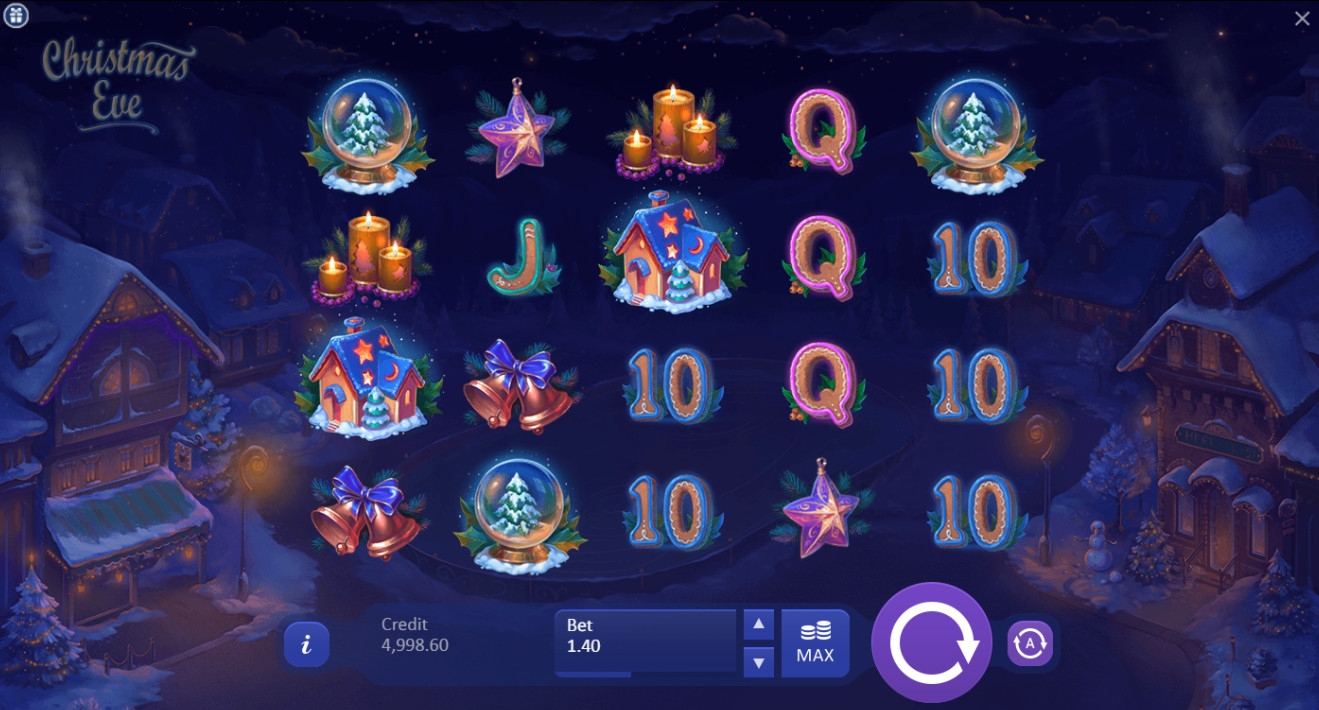Open the gift icon menu in the corner
The width and height of the screenshot is (1319, 710).
pyautogui.click(x=16, y=15)
